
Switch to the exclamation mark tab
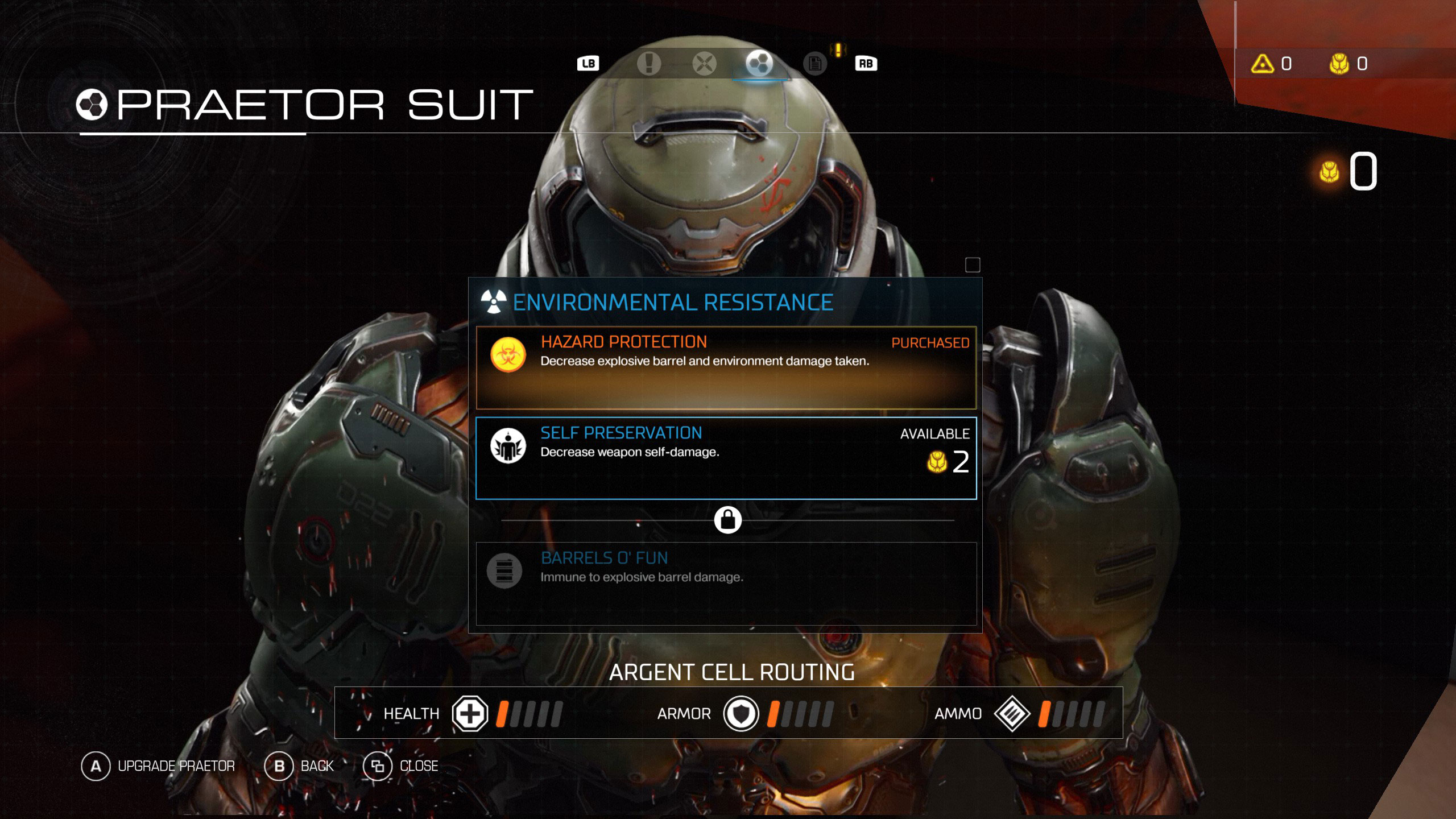pos(649,63)
